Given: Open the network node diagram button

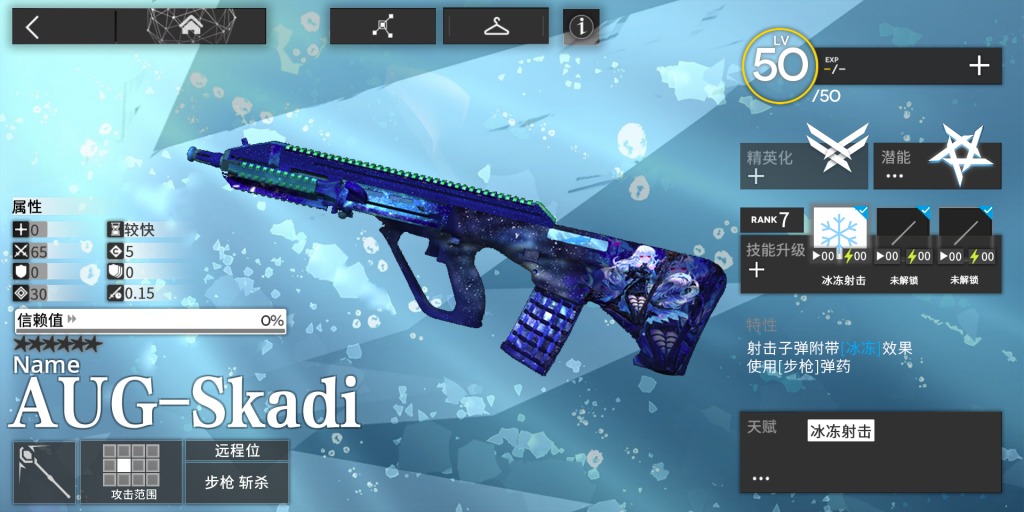Looking at the screenshot, I should 382,27.
